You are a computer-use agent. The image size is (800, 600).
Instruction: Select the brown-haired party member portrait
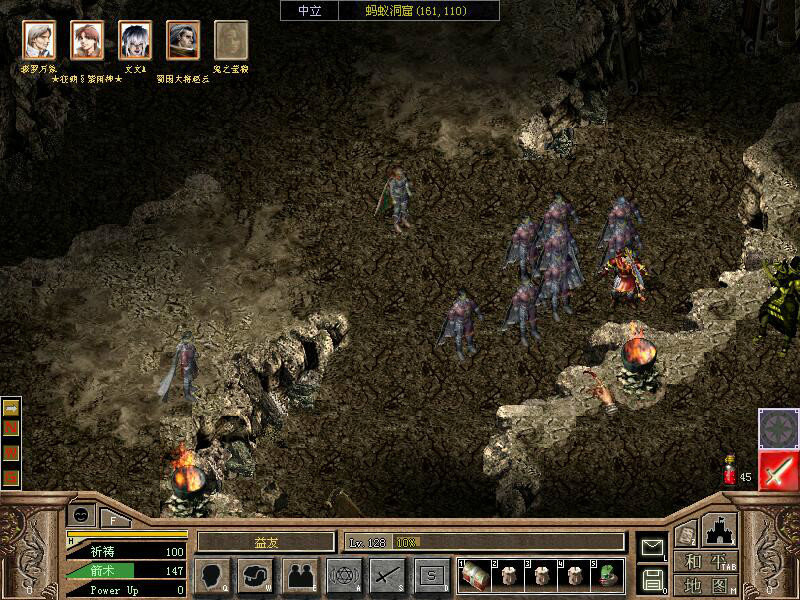pyautogui.click(x=87, y=40)
